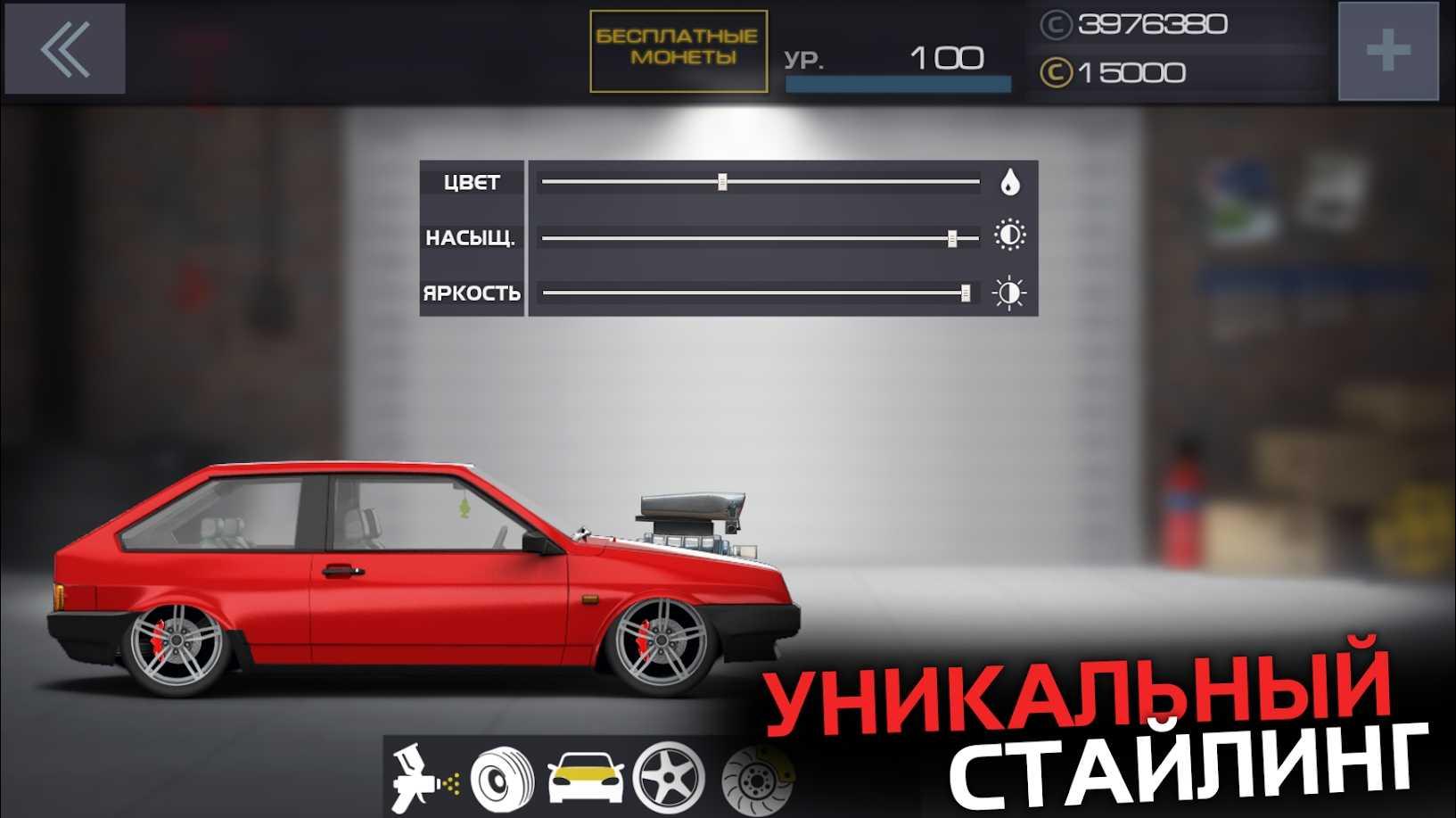The image size is (1456, 818).
Task: Click the saturation icon next to НАСЫЩ. slider
Action: point(1011,235)
